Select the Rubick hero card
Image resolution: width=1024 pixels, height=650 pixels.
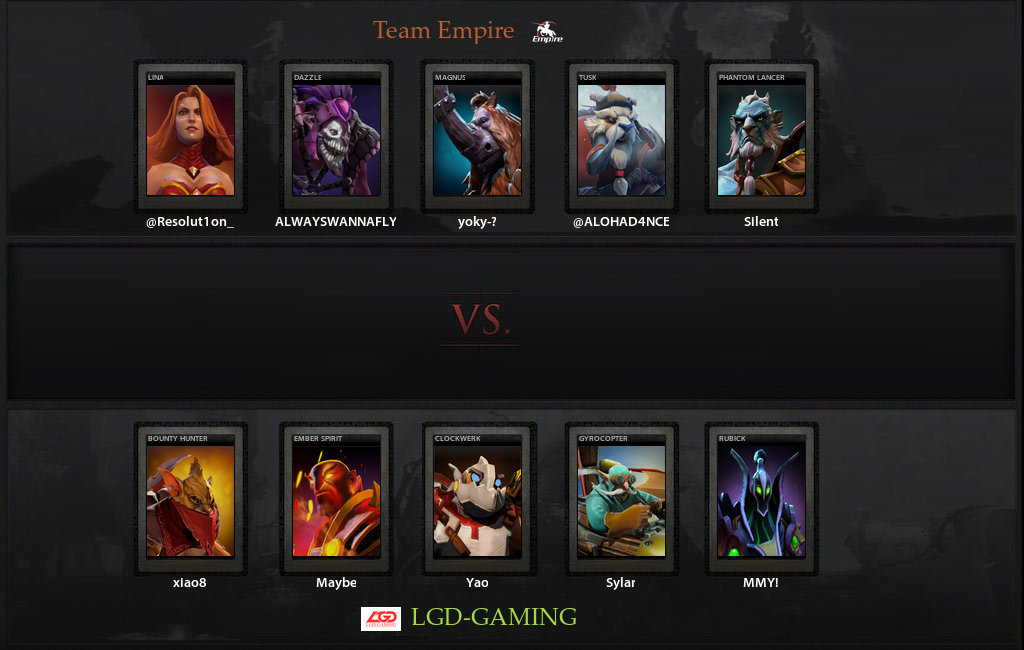[761, 499]
